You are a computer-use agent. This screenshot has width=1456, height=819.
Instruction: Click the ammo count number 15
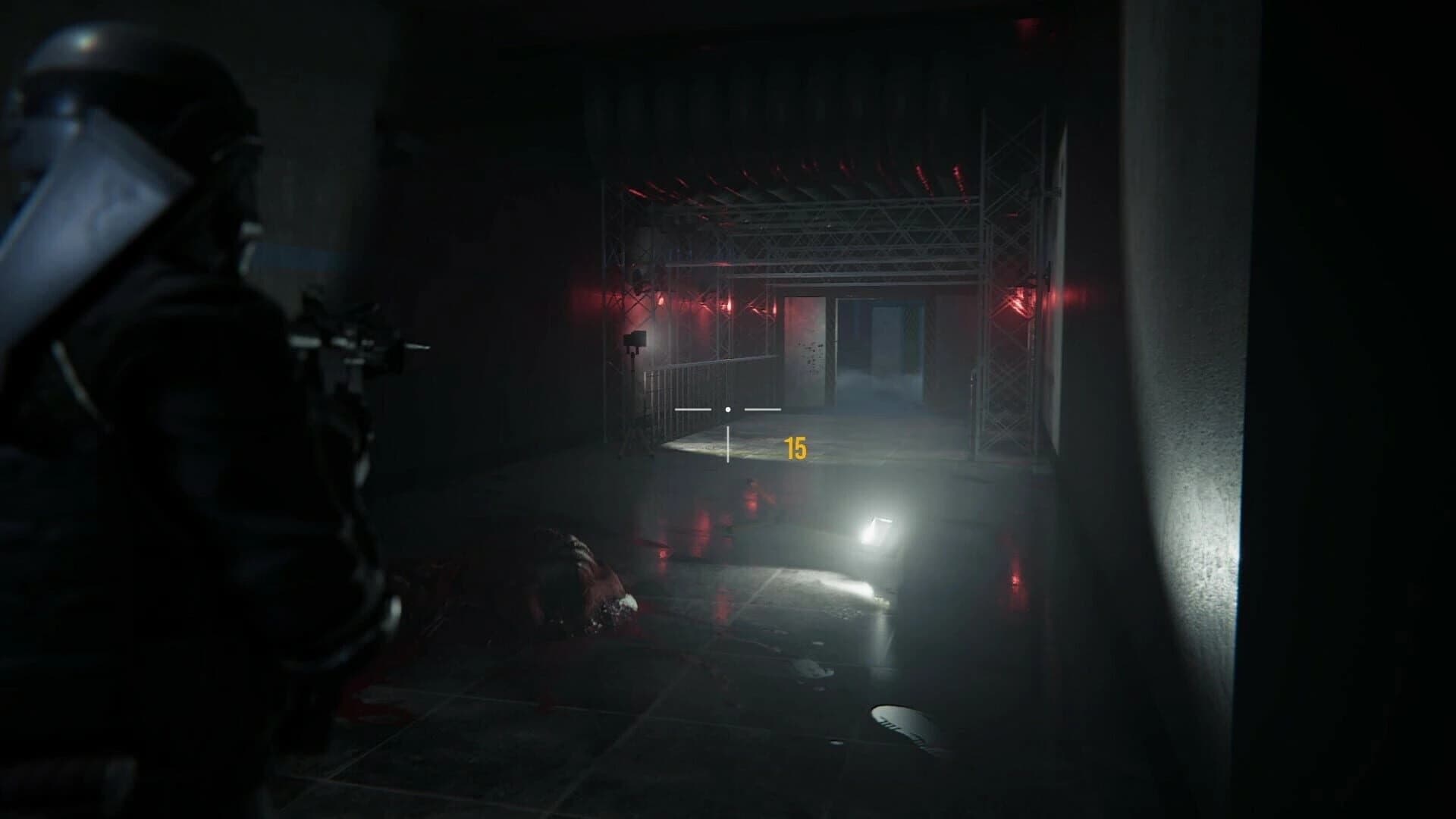click(x=795, y=447)
